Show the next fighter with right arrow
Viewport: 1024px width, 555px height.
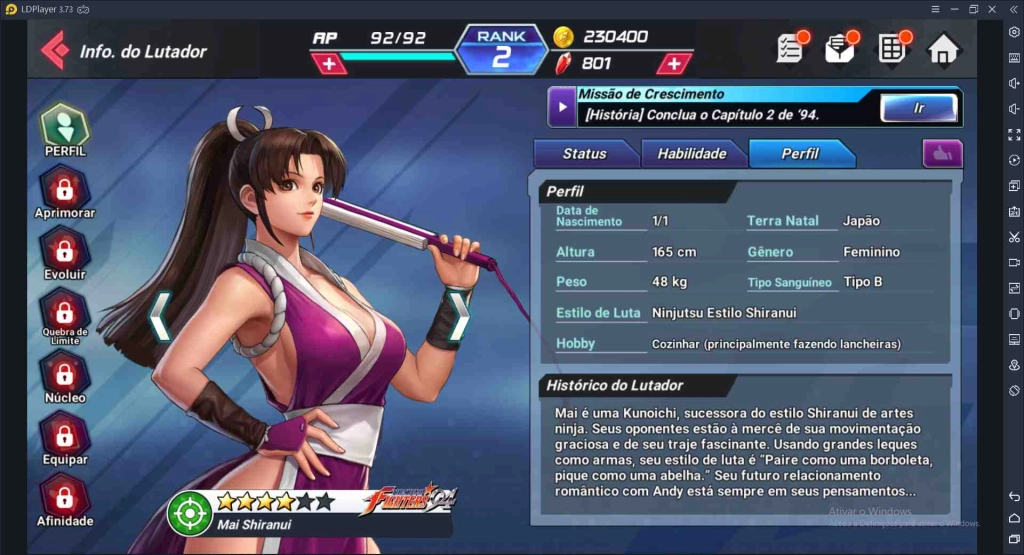[x=459, y=316]
